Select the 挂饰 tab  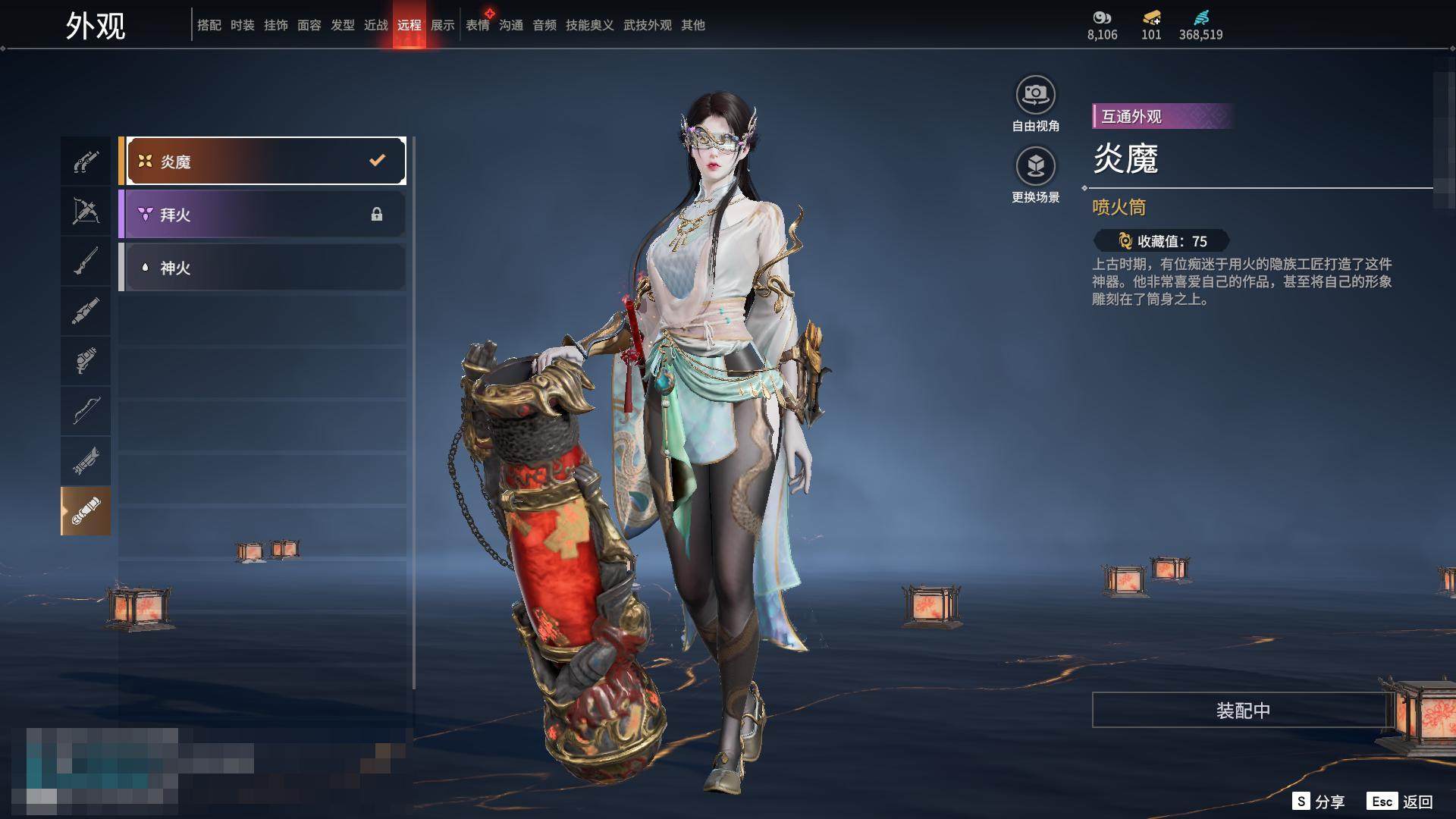[x=276, y=25]
